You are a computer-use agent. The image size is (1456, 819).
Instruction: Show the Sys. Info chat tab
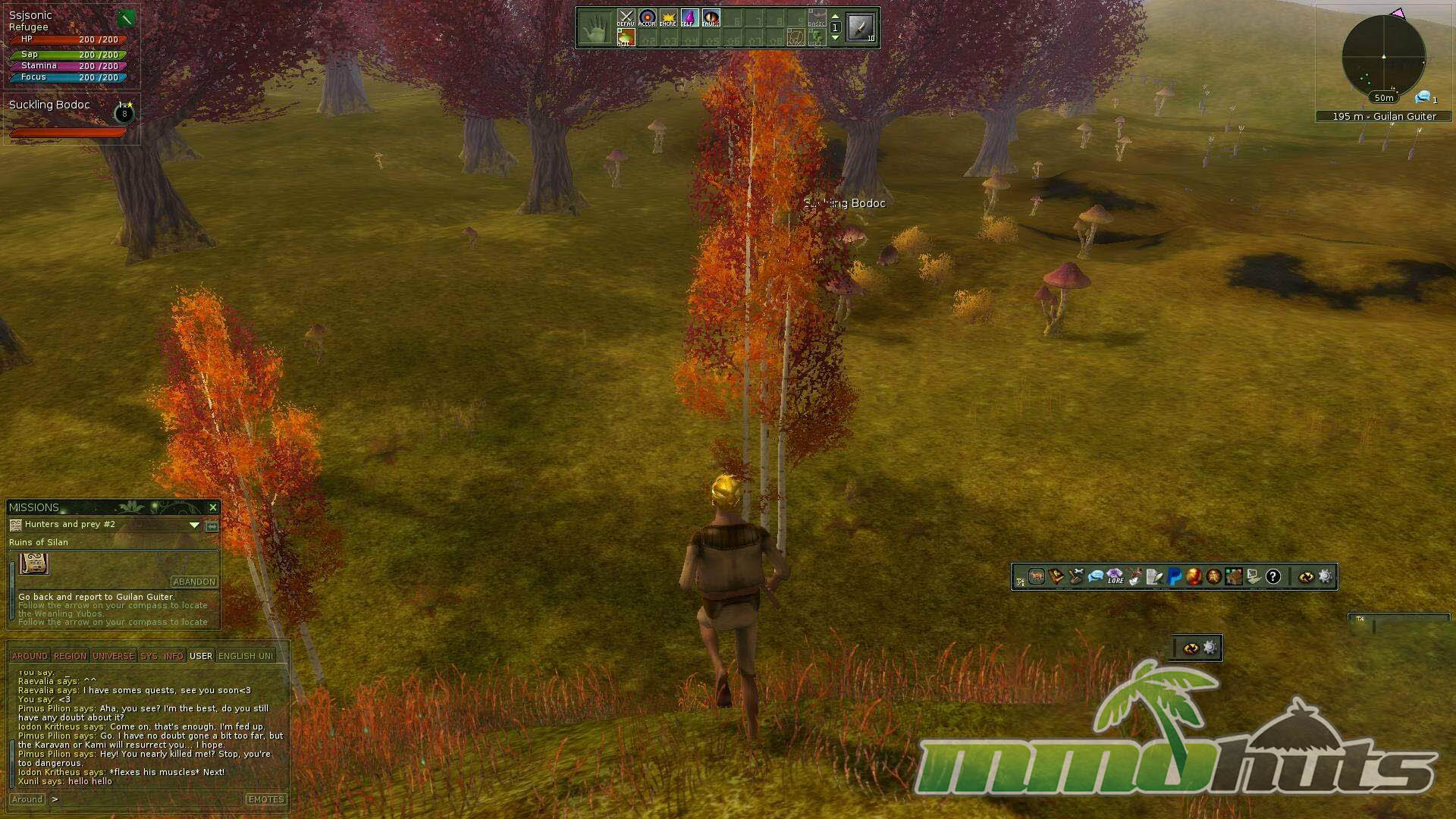click(x=162, y=656)
